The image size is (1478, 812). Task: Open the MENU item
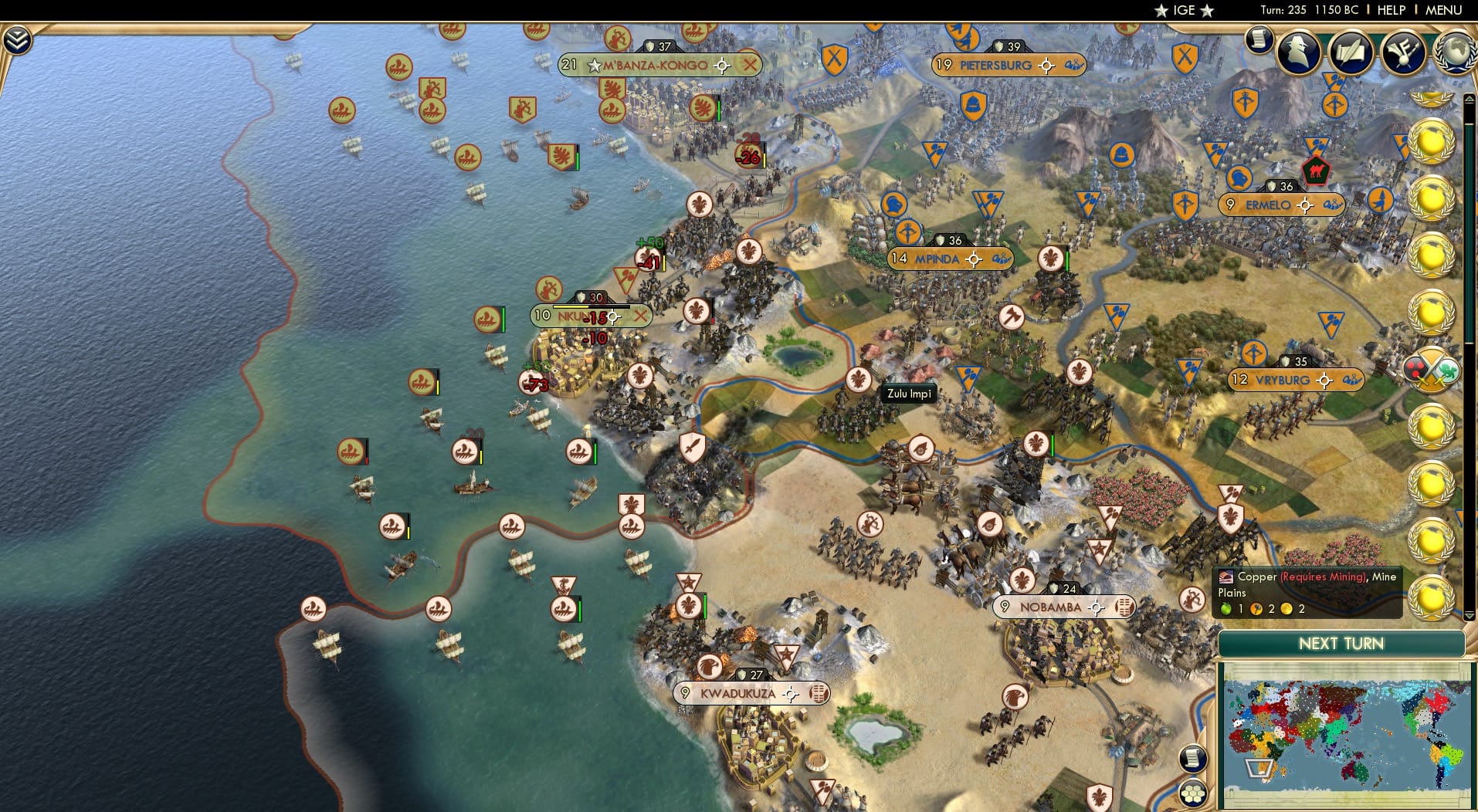coord(1445,10)
